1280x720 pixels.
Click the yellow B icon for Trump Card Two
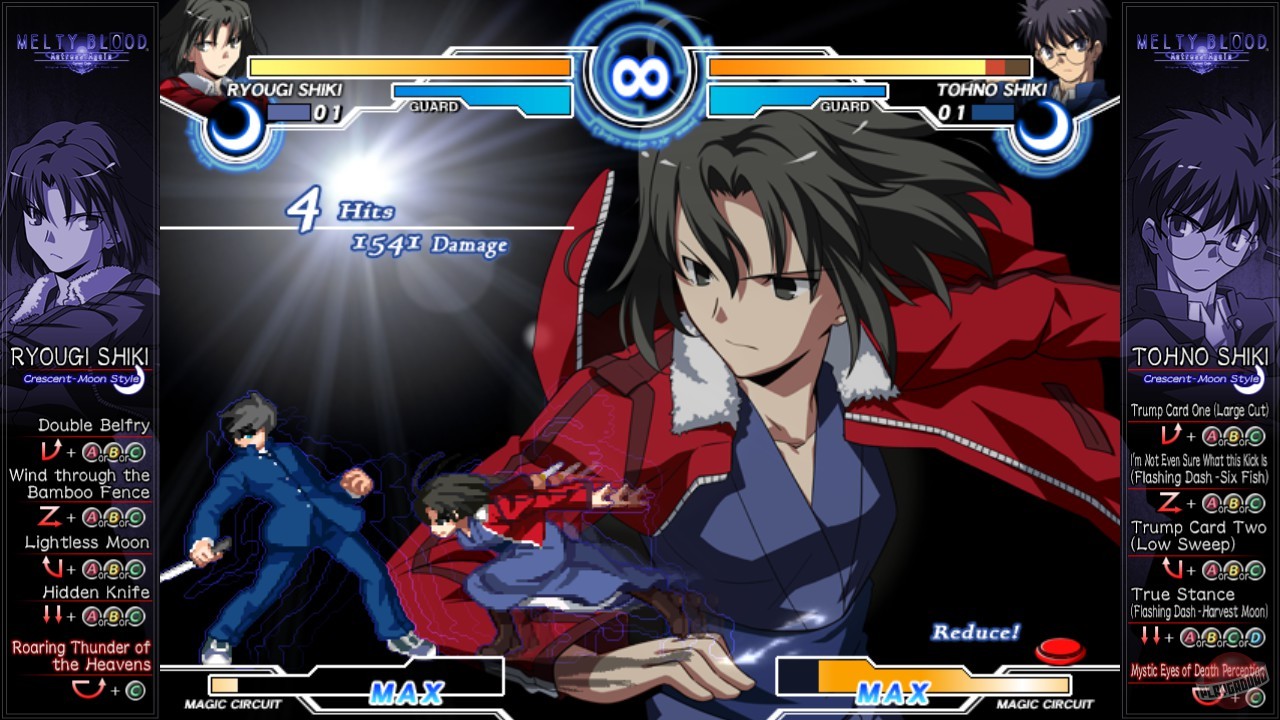pos(1232,569)
